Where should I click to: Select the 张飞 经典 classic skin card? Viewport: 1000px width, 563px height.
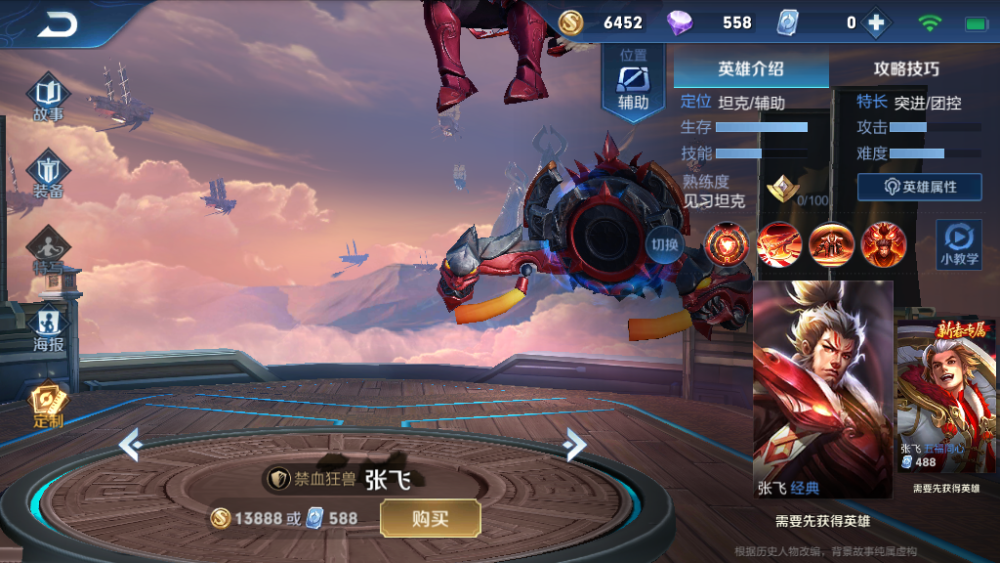coord(822,388)
